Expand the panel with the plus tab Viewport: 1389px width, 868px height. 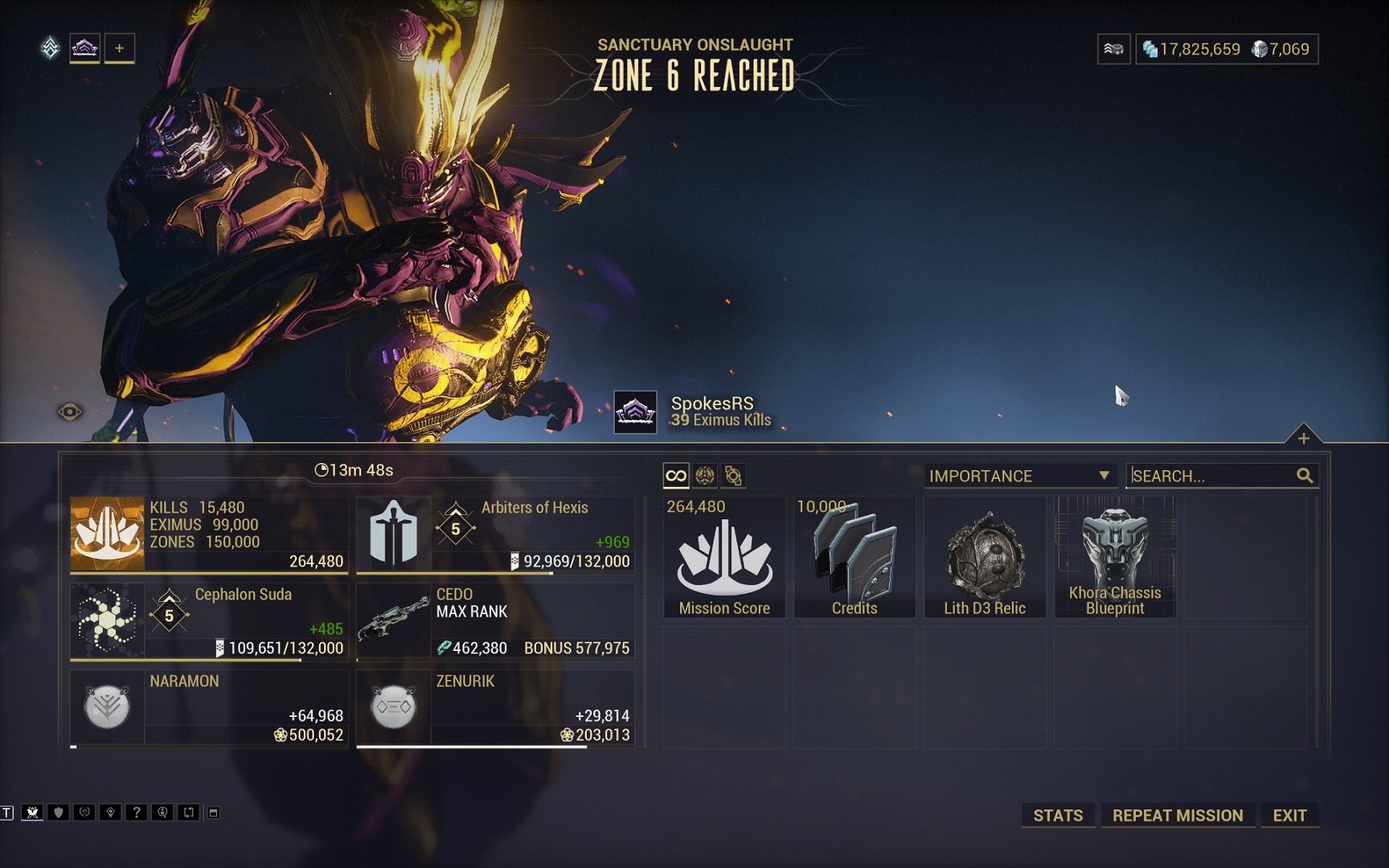point(1303,438)
